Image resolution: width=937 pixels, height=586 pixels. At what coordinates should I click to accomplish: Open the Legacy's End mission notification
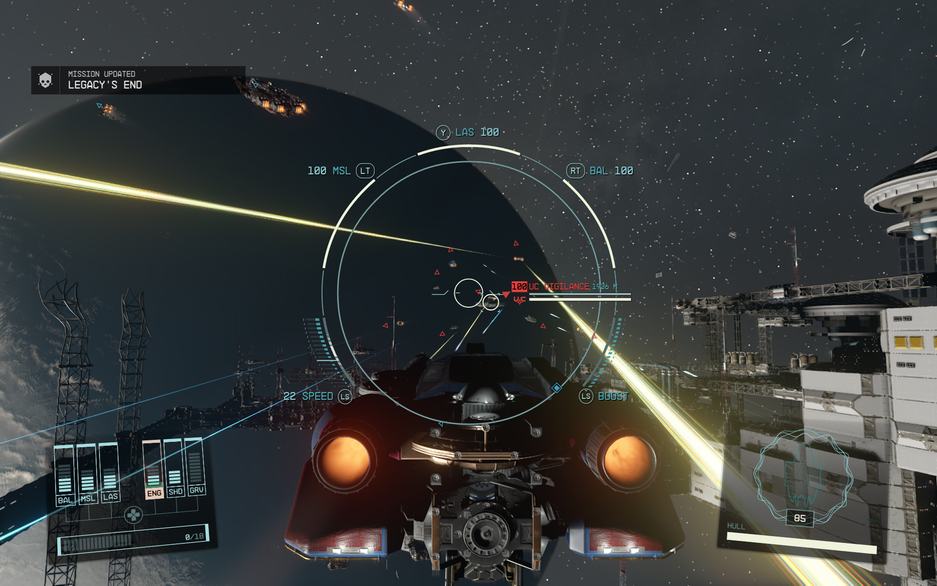[137, 80]
